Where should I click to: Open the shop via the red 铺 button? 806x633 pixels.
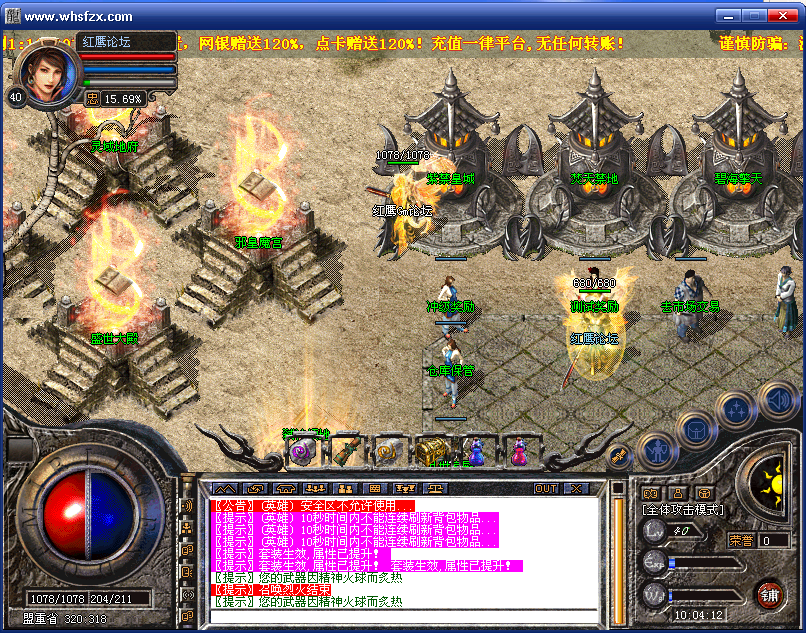[768, 594]
